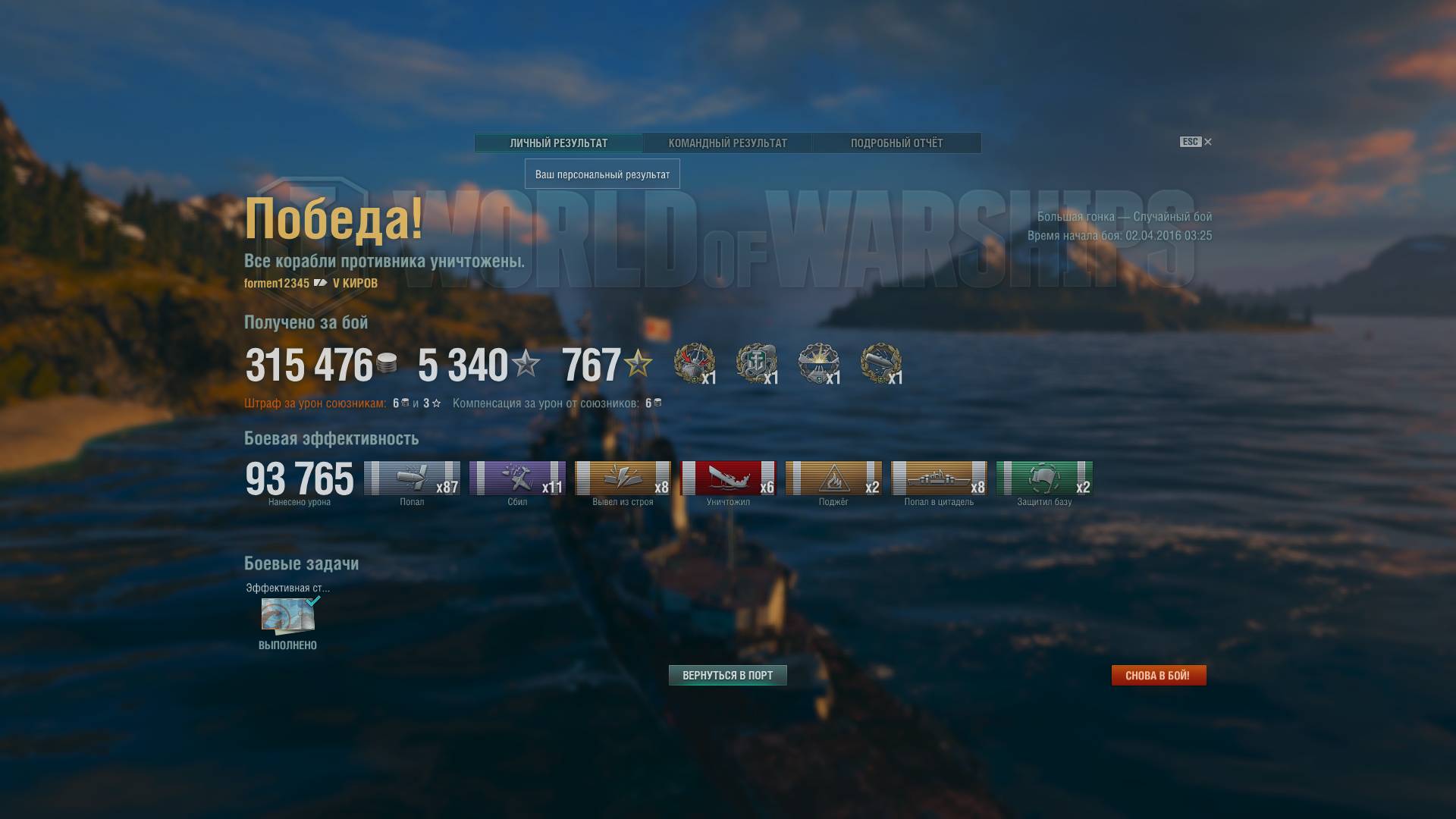The image size is (1456, 819).
Task: Start another battle with Снова в бой!
Action: (x=1158, y=675)
